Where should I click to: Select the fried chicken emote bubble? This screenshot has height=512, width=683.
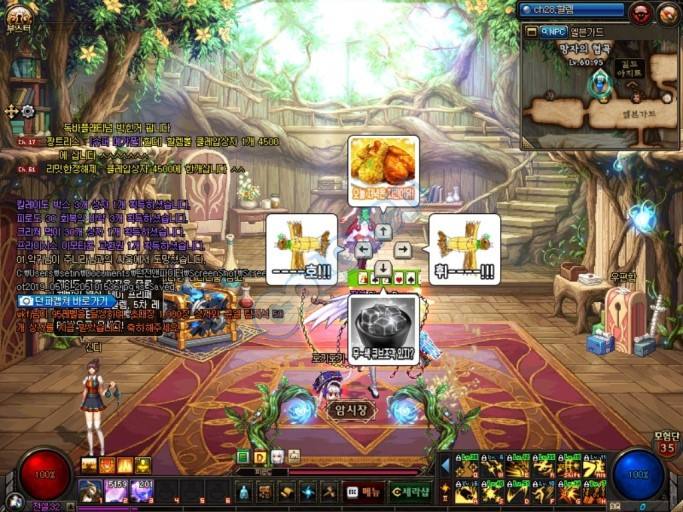click(x=383, y=170)
